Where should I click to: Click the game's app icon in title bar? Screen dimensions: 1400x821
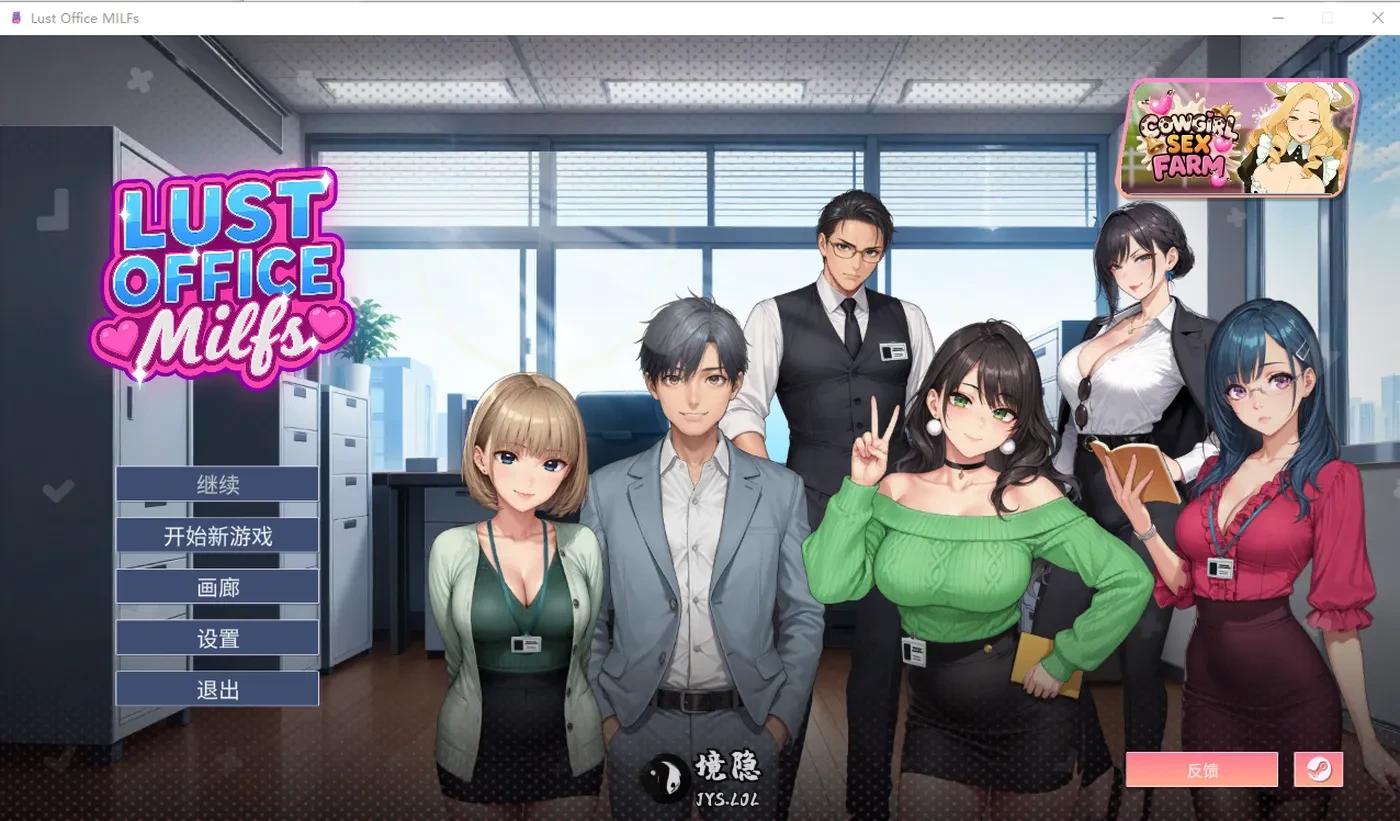(15, 17)
